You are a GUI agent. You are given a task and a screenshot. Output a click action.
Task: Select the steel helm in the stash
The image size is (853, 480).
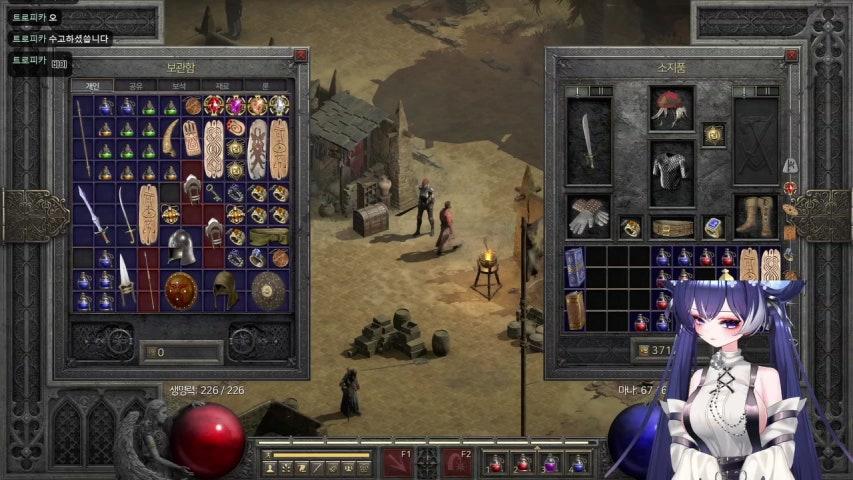(181, 245)
